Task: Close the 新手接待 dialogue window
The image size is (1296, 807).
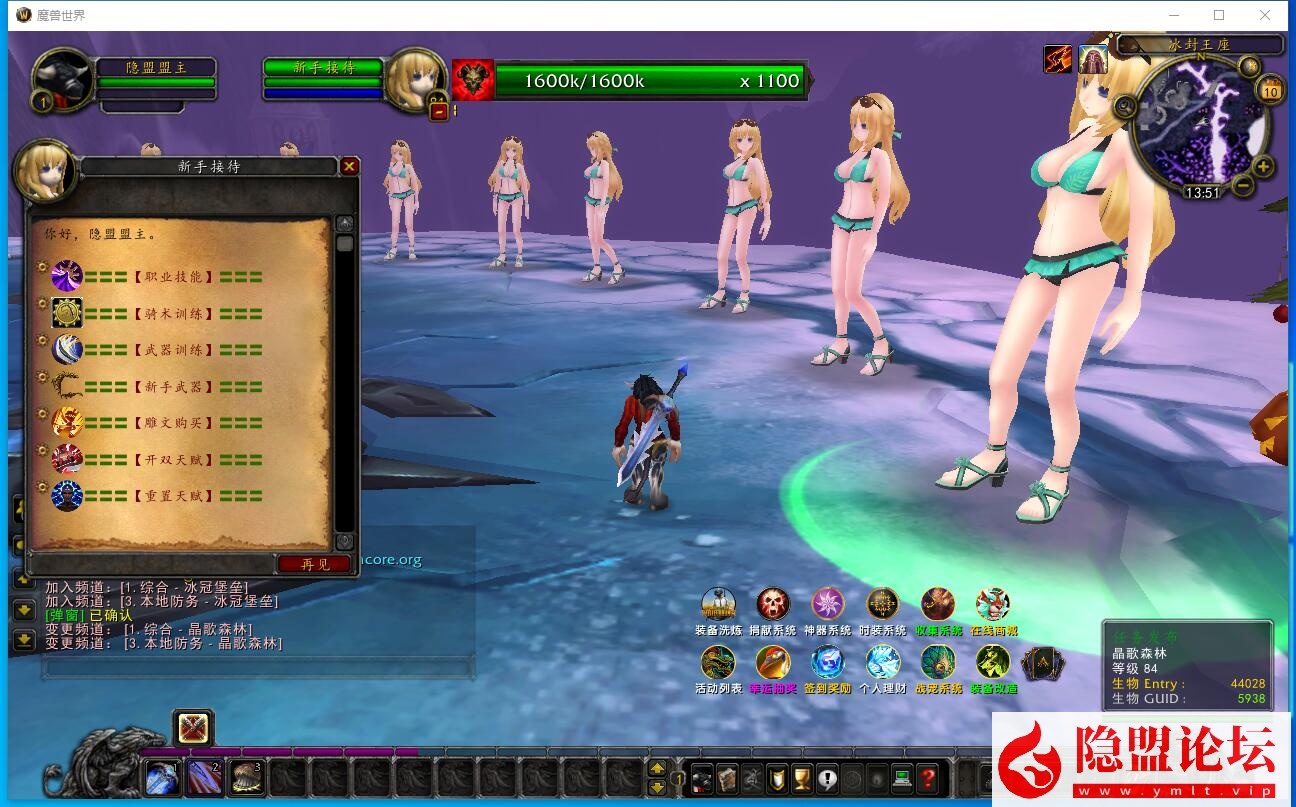Action: click(x=349, y=167)
